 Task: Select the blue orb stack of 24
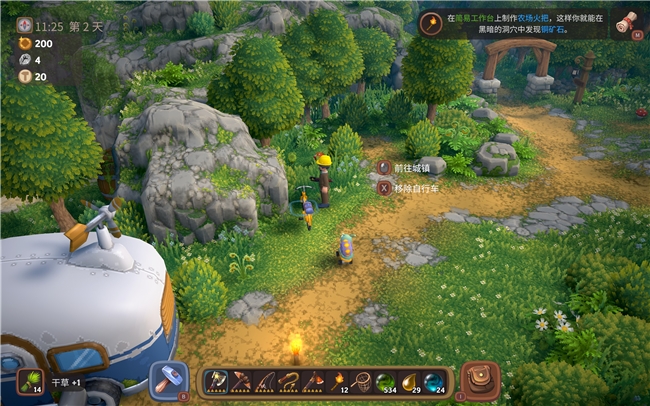[433, 381]
